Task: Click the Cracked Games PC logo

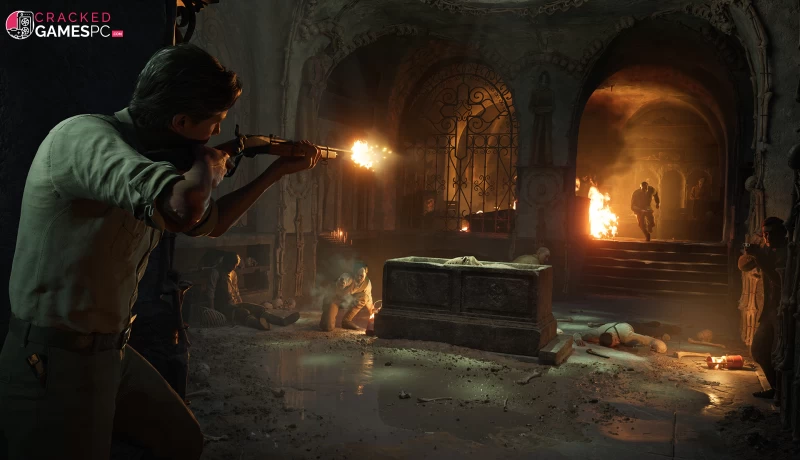Action: (63, 24)
